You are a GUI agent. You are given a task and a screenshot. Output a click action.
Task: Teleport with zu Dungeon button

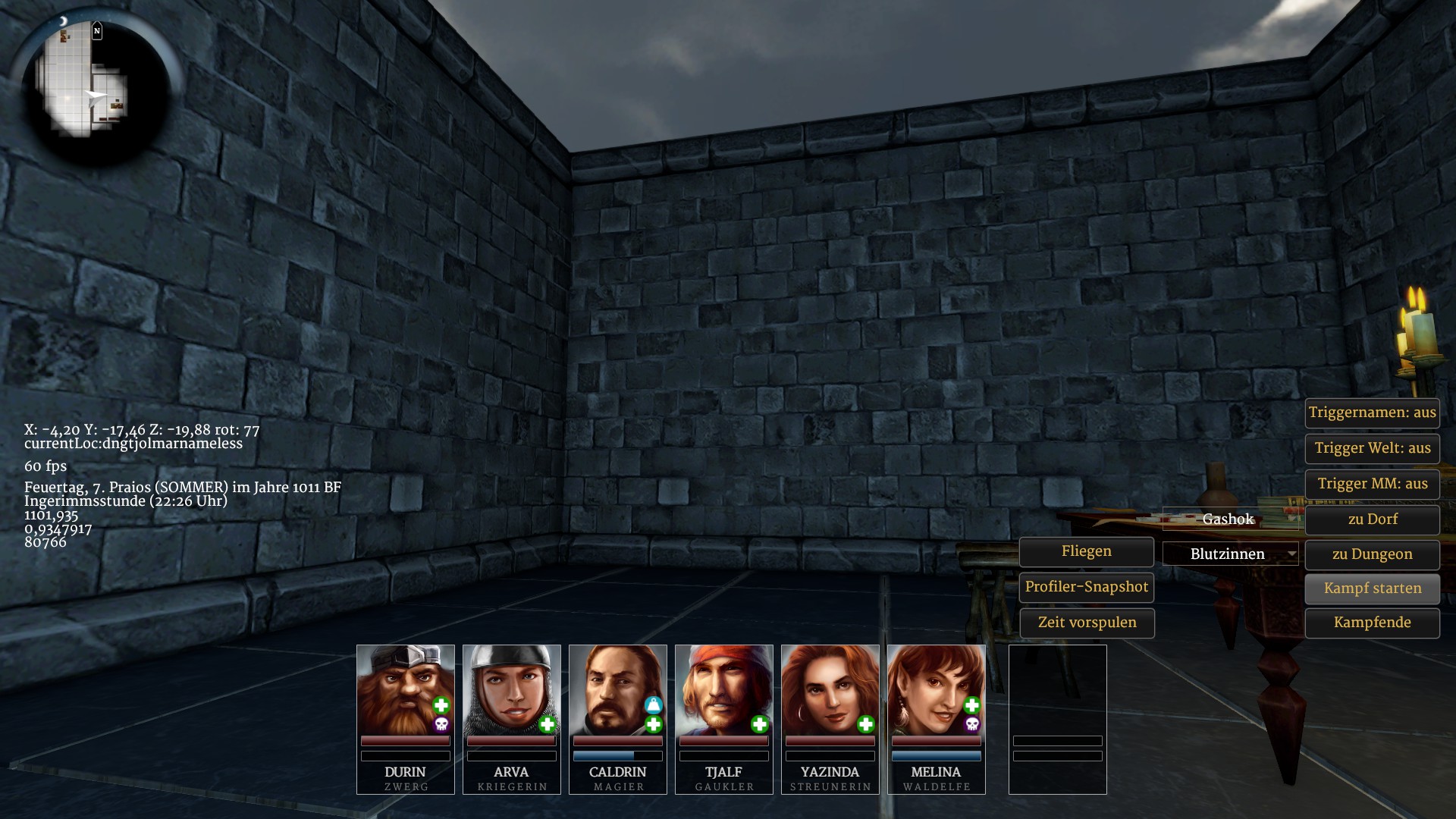(1372, 554)
